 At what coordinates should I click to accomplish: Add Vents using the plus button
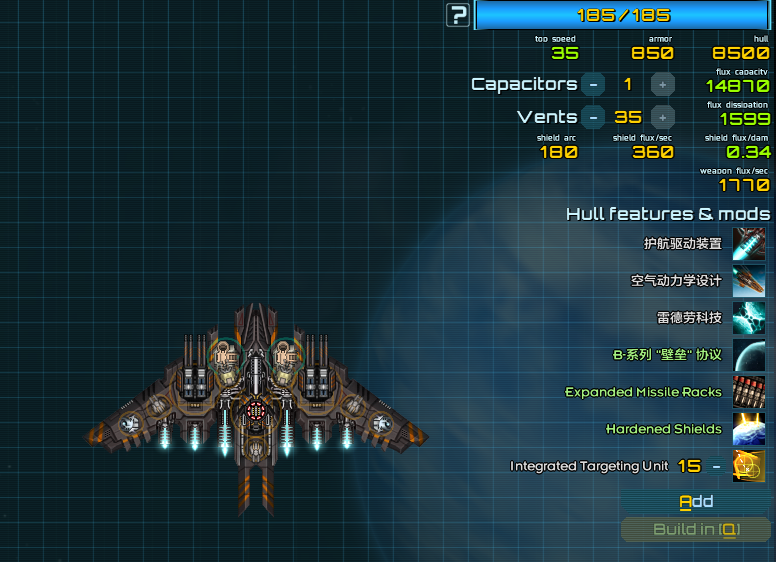point(662,117)
